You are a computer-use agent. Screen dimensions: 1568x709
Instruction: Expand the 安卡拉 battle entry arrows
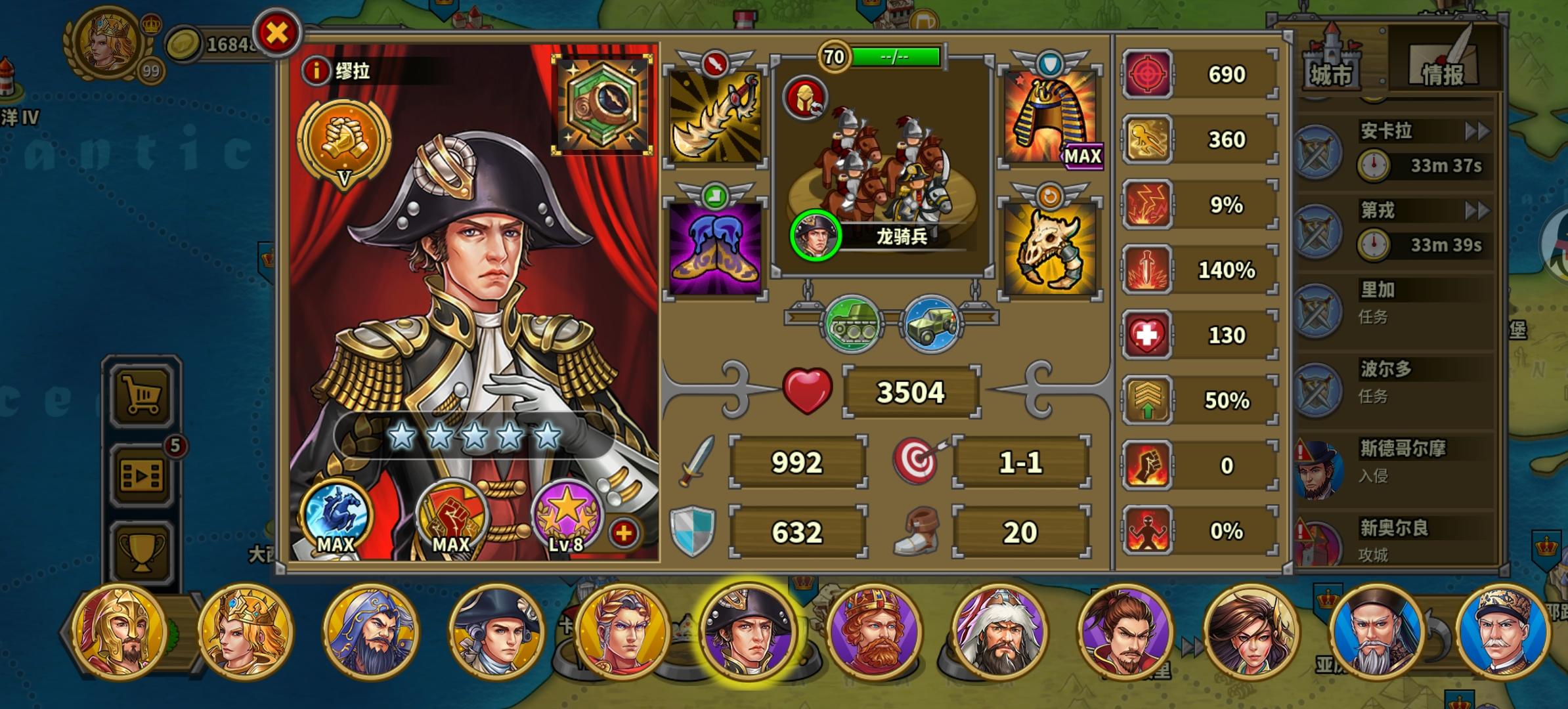(1479, 131)
